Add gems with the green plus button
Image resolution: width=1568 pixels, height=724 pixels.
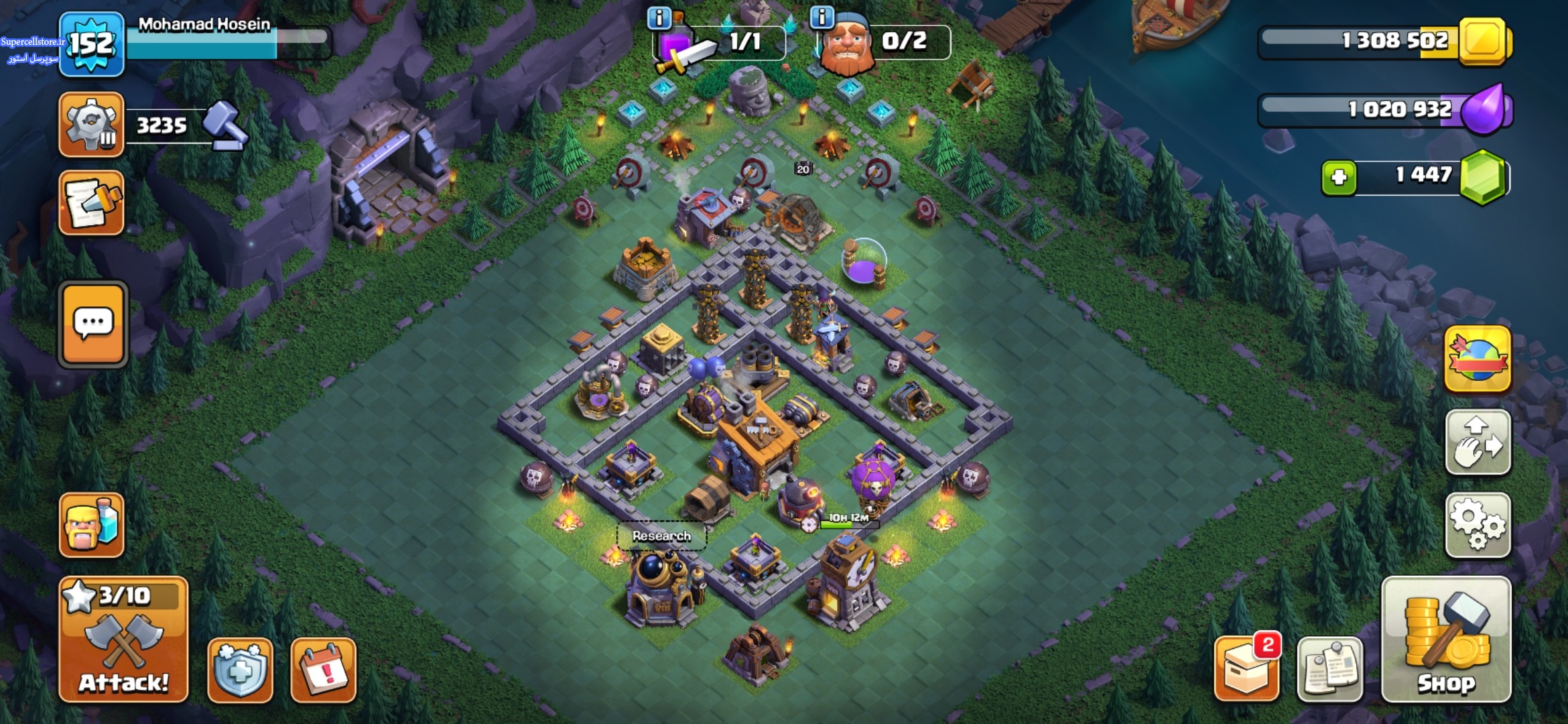(x=1338, y=178)
